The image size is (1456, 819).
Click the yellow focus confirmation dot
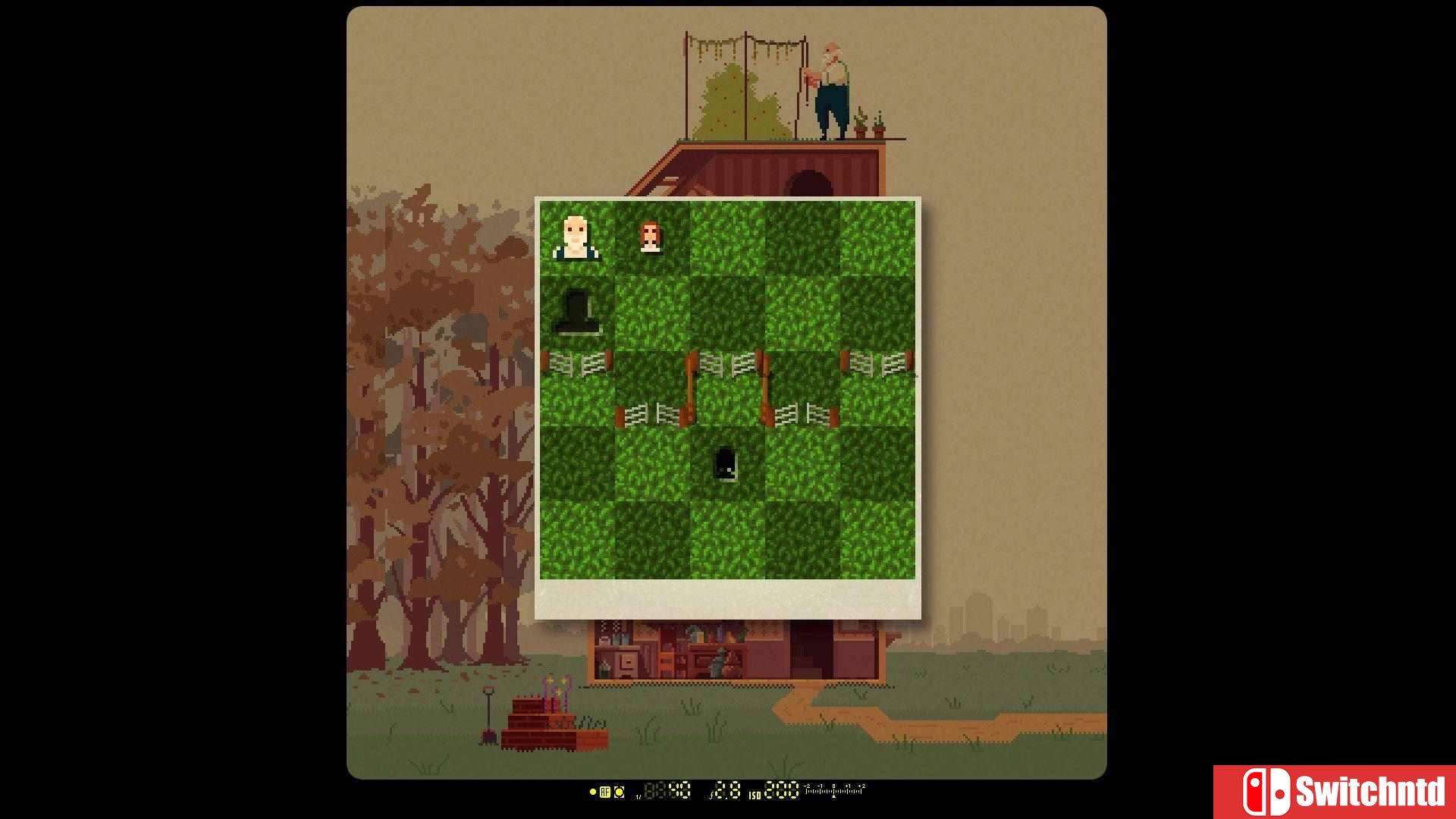pyautogui.click(x=594, y=792)
